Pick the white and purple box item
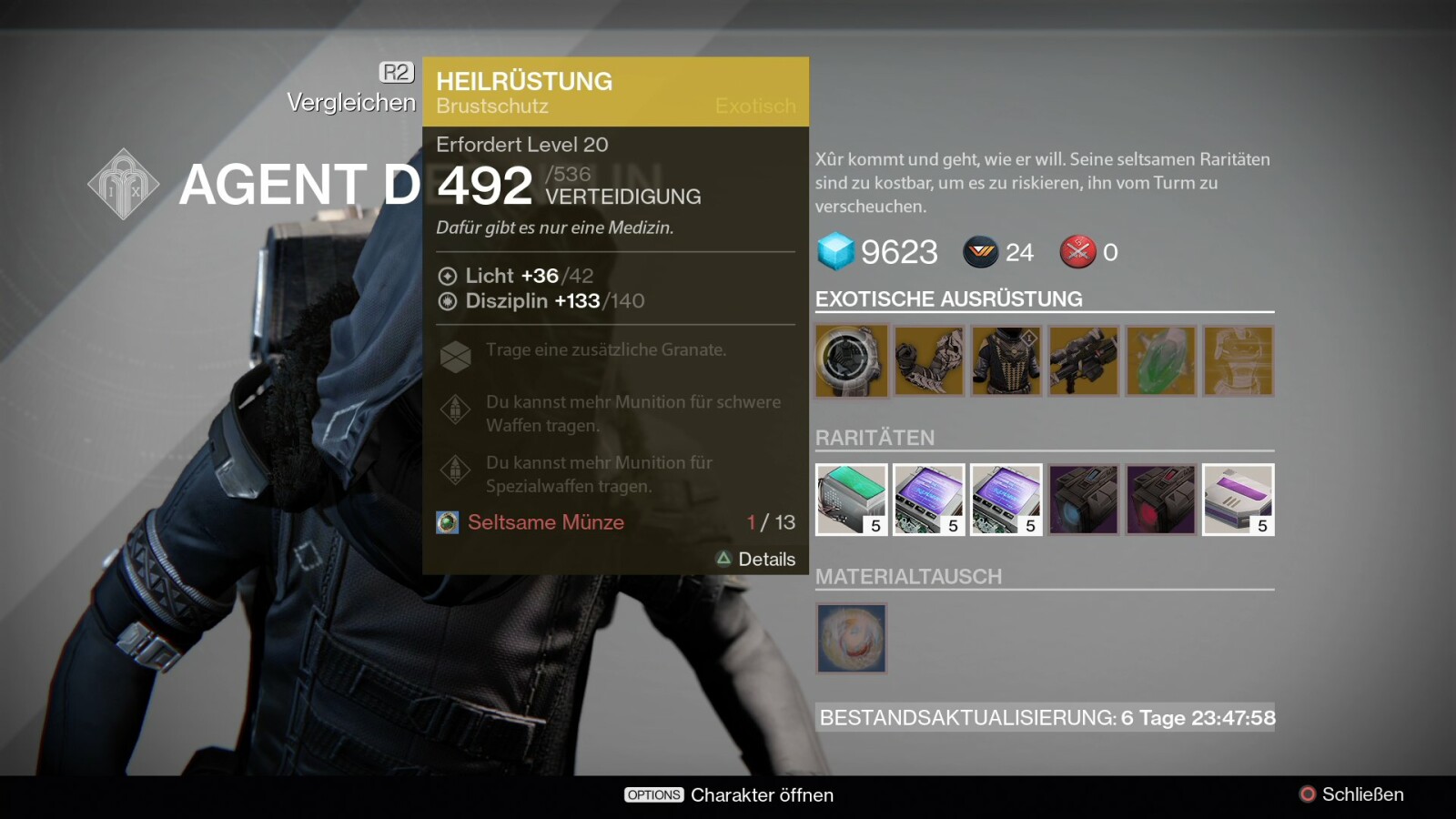 click(x=1238, y=500)
